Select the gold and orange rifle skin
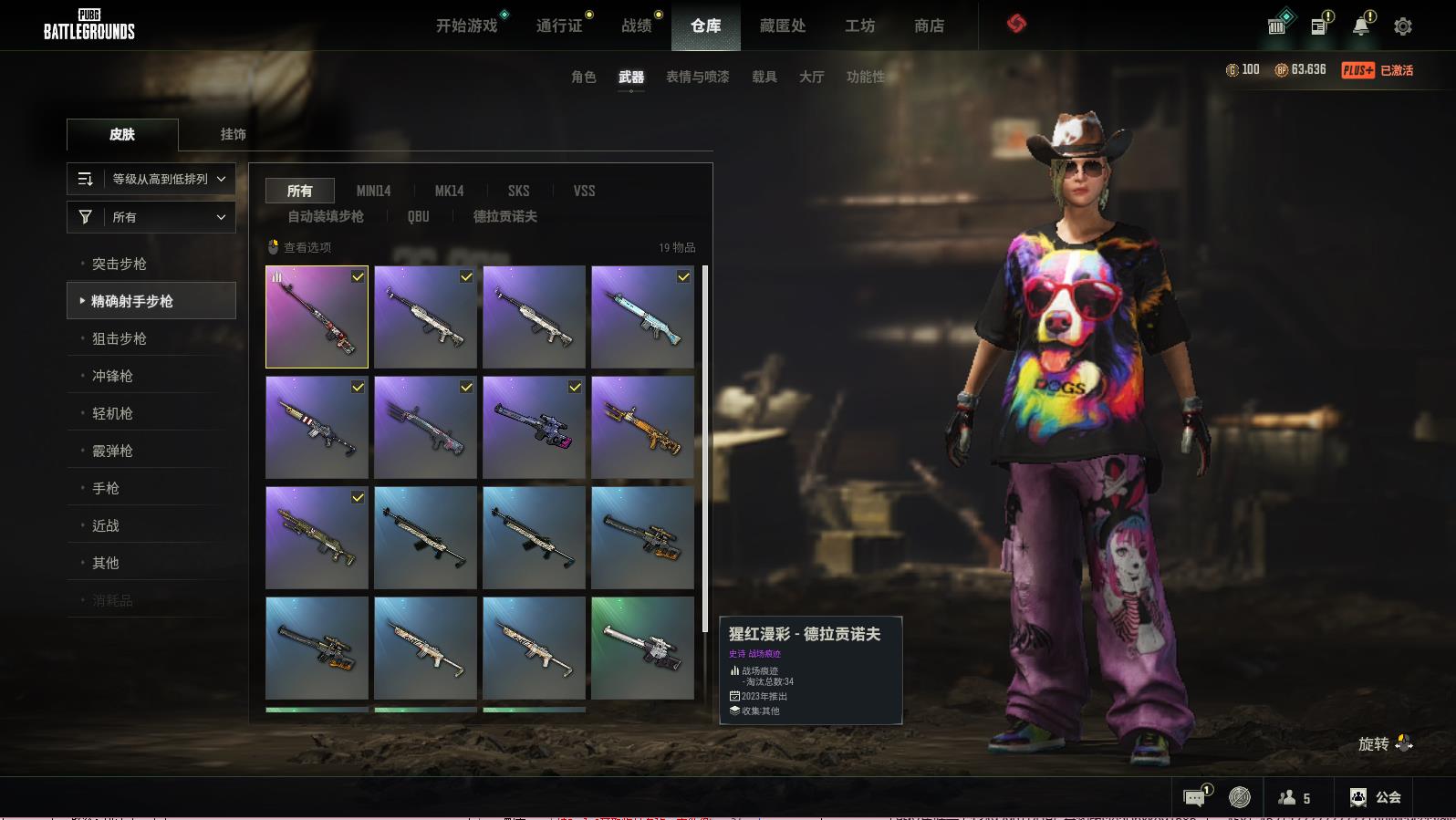 (642, 427)
